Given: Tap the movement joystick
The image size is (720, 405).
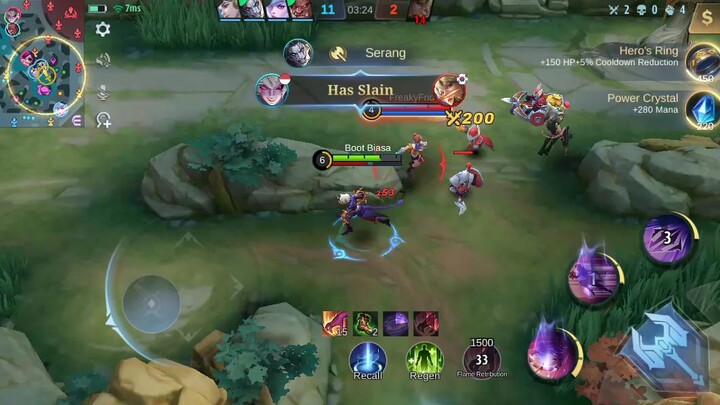Looking at the screenshot, I should tap(151, 303).
